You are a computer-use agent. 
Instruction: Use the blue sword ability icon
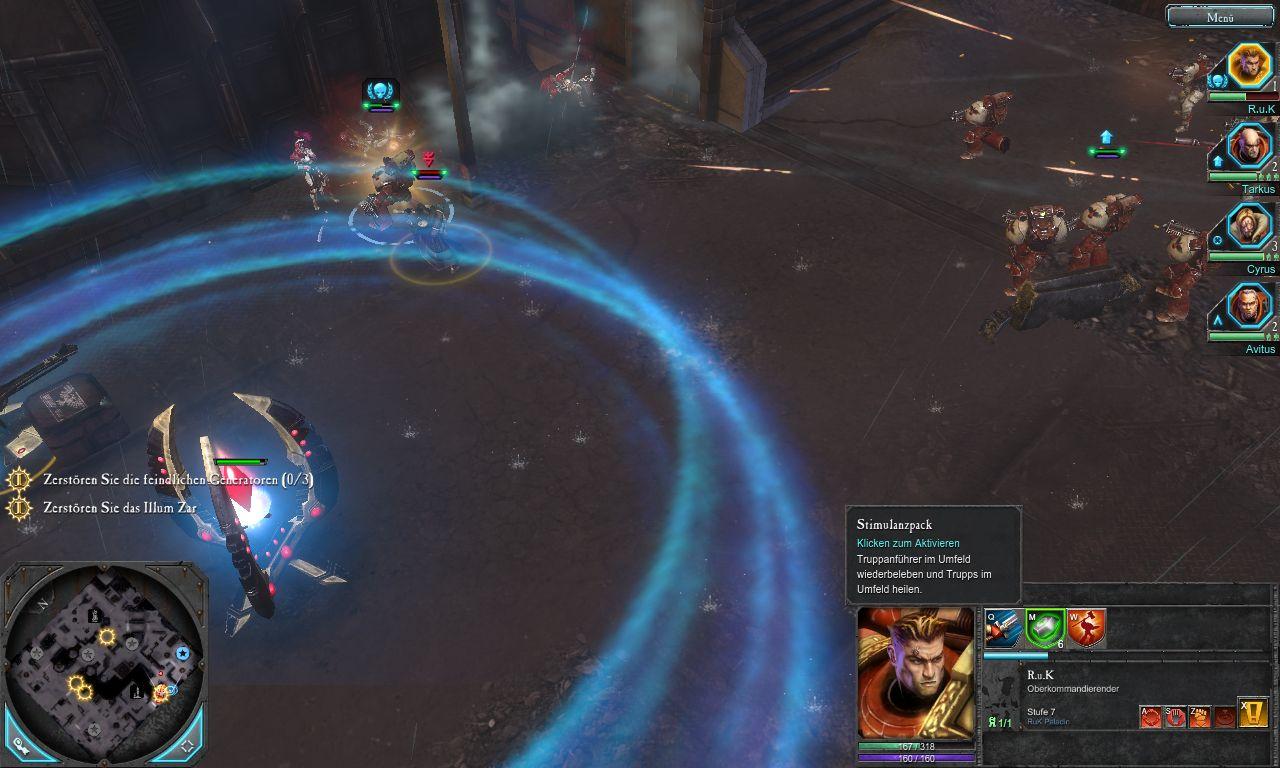(x=1002, y=628)
